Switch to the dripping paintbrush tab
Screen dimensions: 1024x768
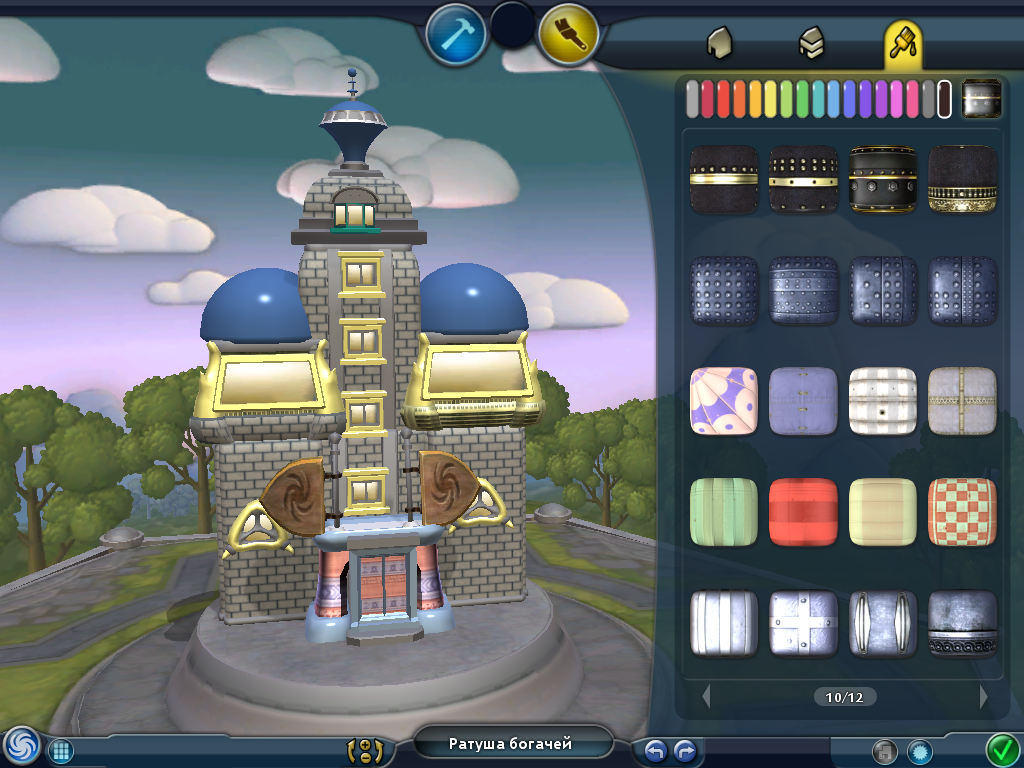(x=903, y=42)
